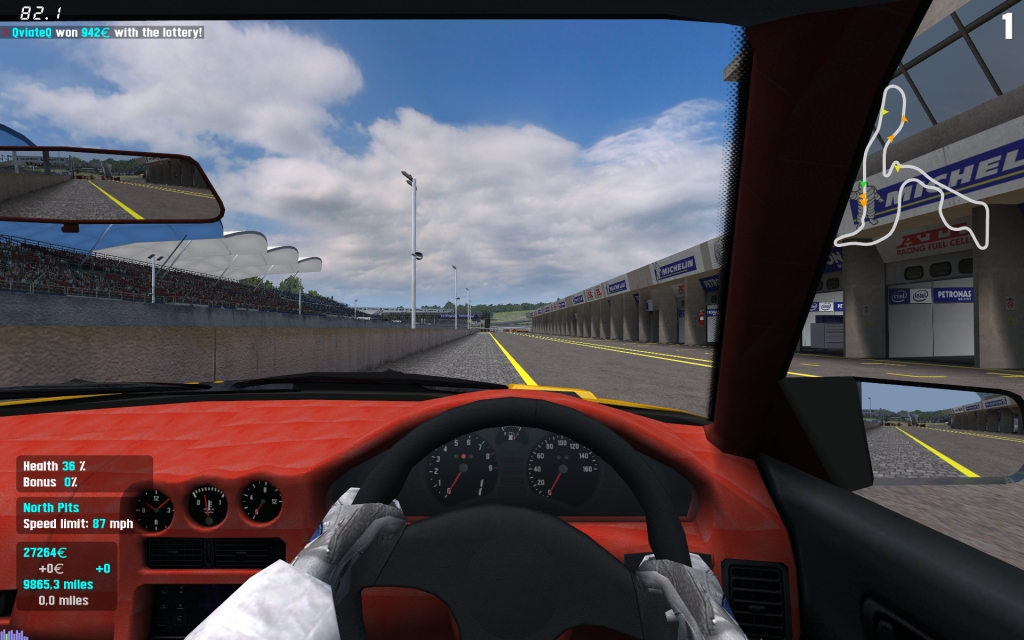Click the track minimap

pyautogui.click(x=909, y=170)
